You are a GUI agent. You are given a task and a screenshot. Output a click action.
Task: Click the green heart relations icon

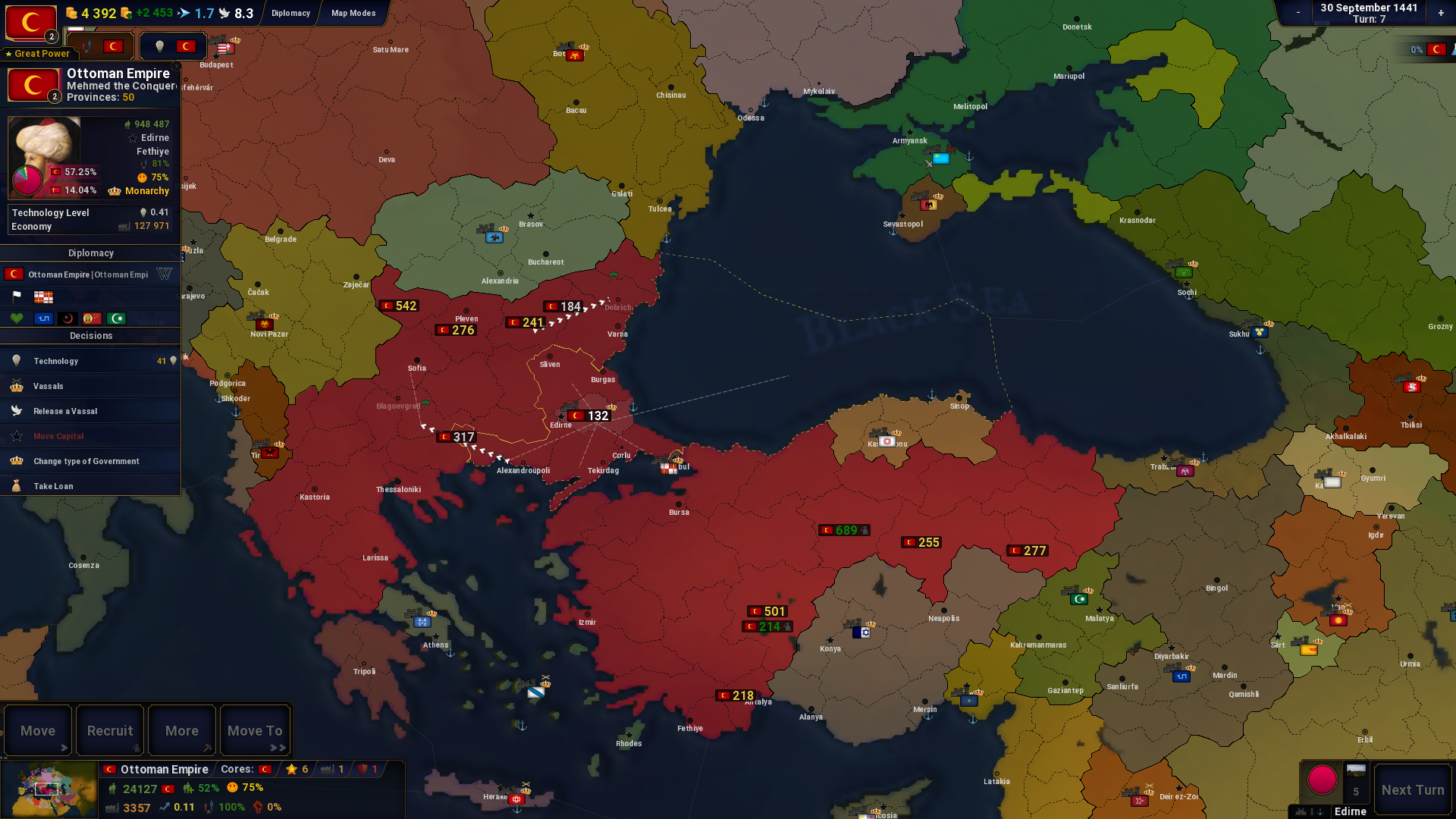pyautogui.click(x=18, y=318)
